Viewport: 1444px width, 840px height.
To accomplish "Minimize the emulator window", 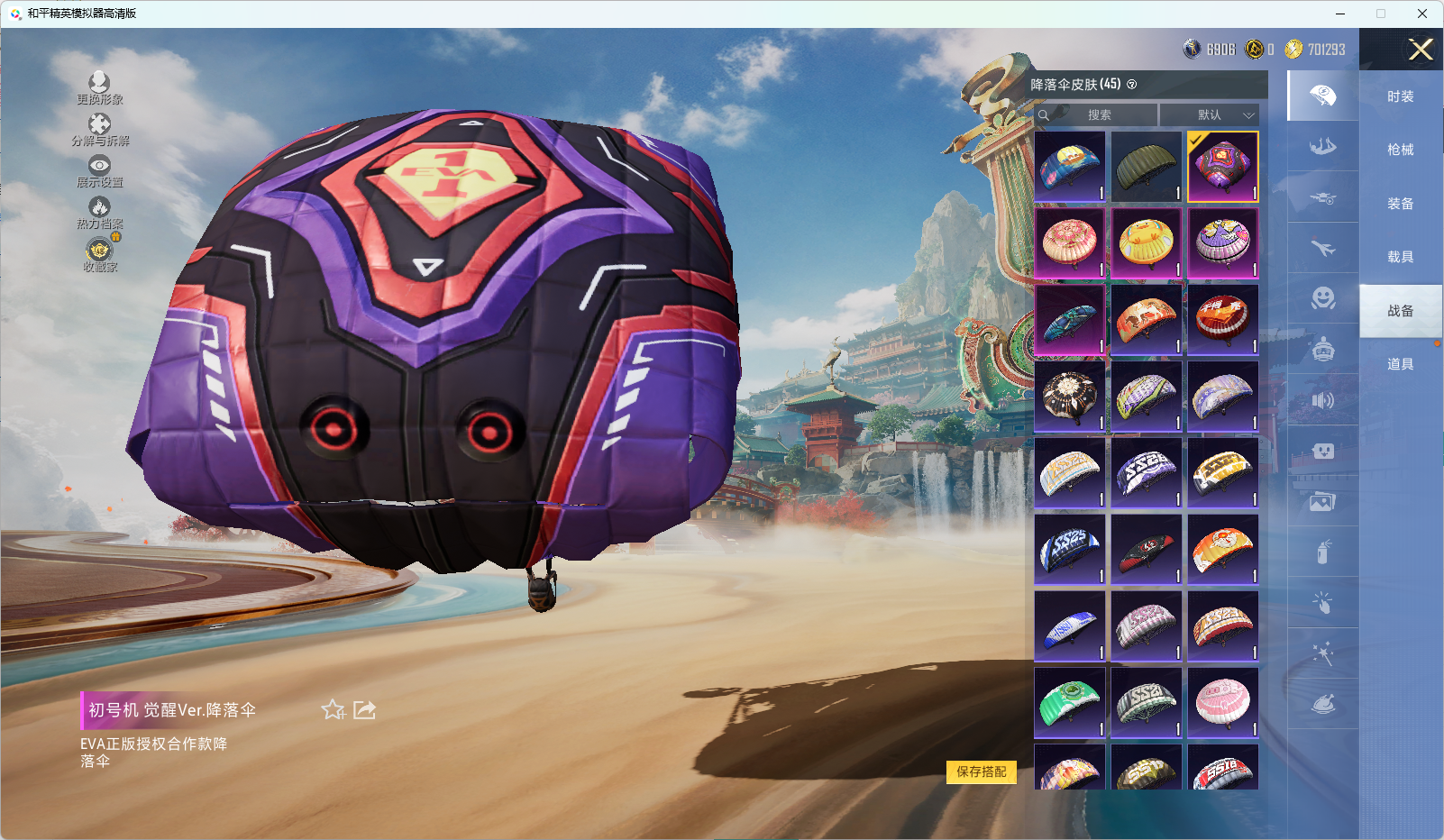I will pos(1340,14).
